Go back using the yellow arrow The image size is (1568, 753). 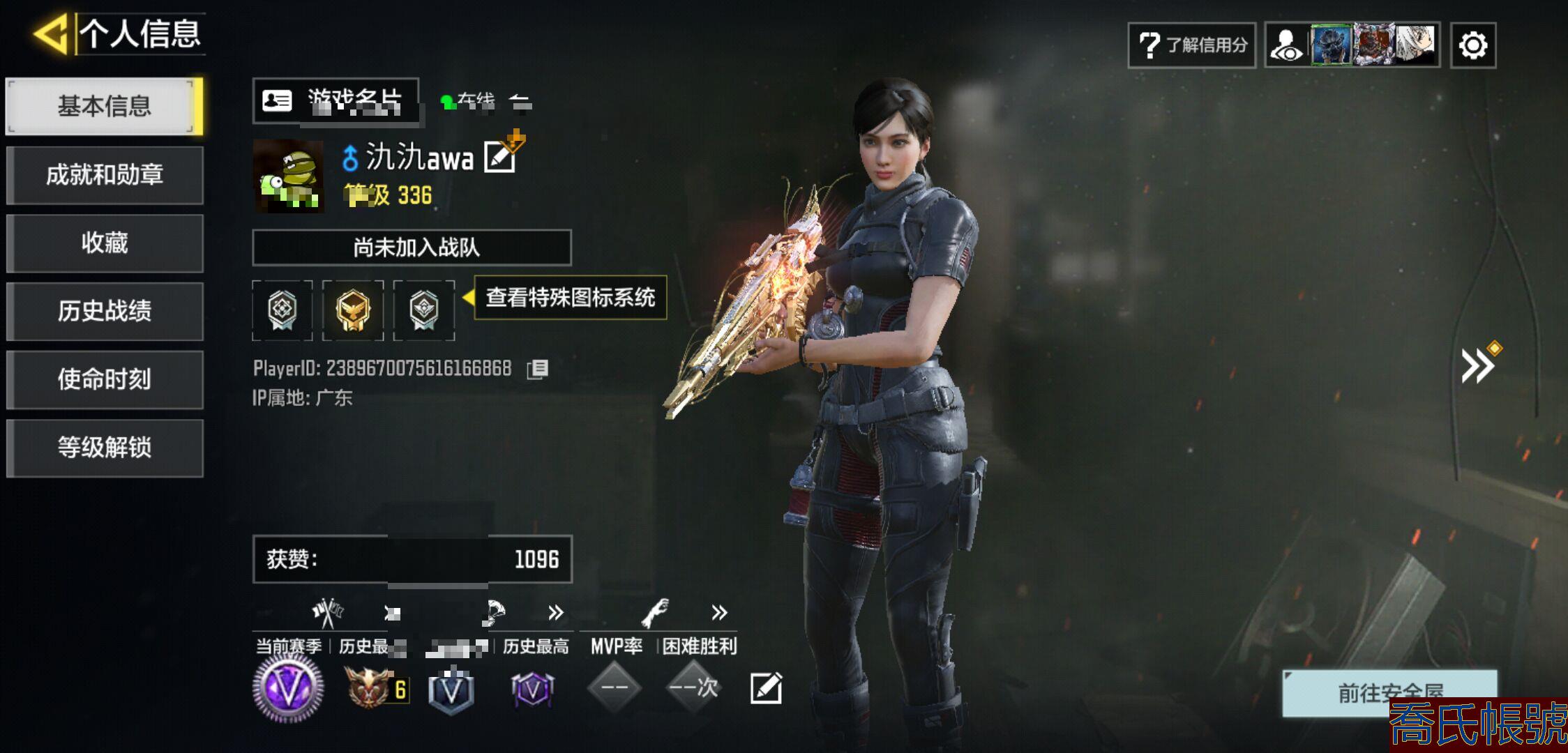coord(50,33)
